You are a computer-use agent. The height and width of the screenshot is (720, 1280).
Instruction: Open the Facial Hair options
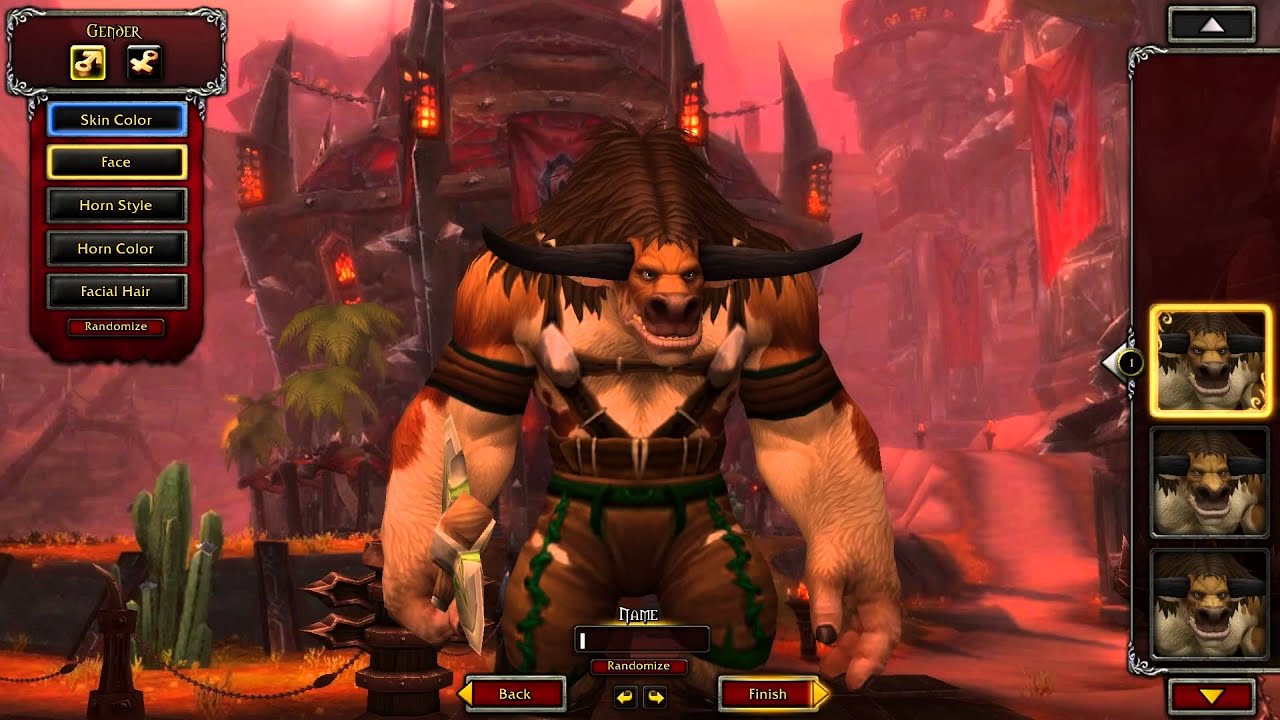pos(116,292)
